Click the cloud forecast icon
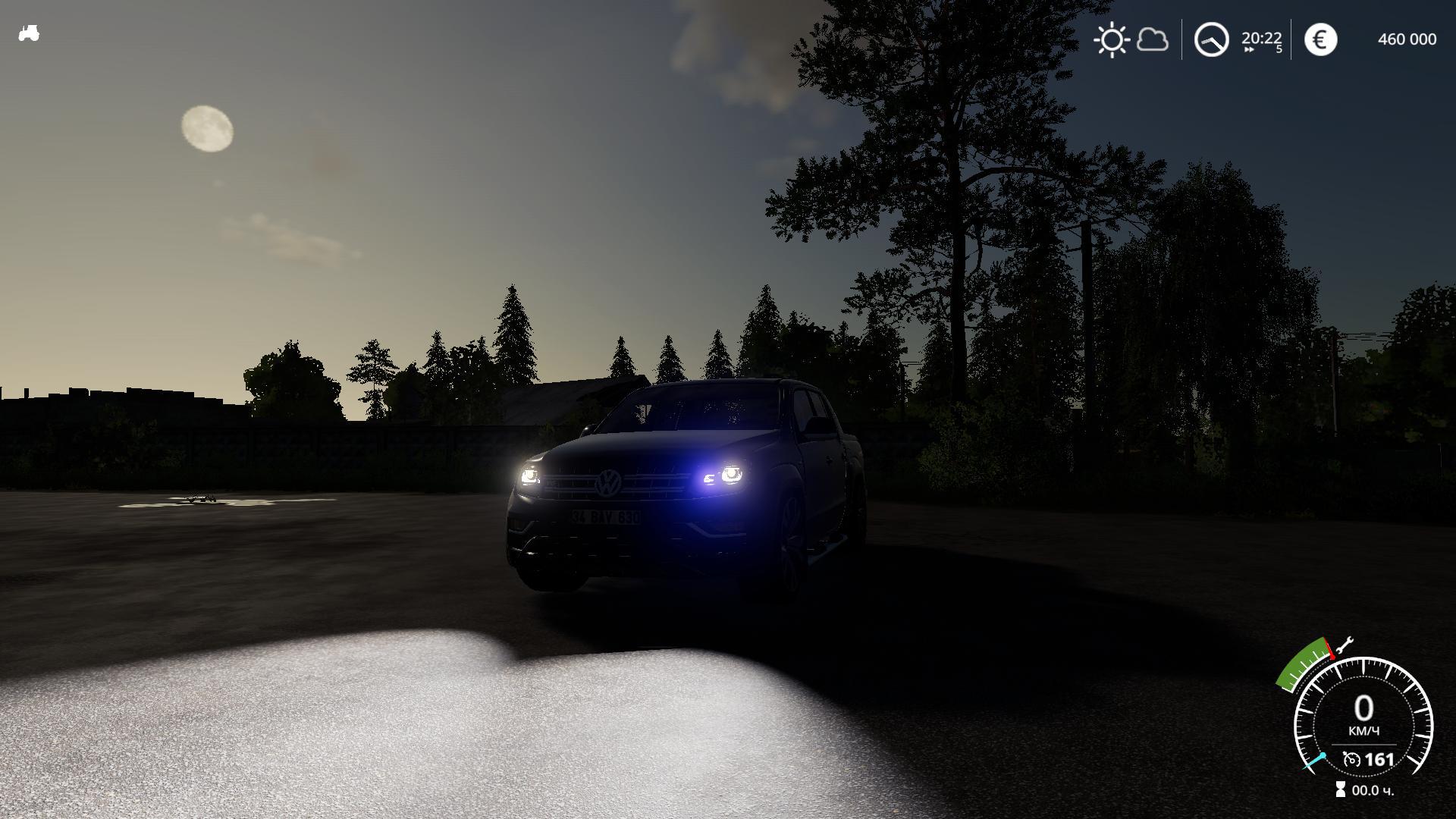The image size is (1456, 819). click(1153, 39)
